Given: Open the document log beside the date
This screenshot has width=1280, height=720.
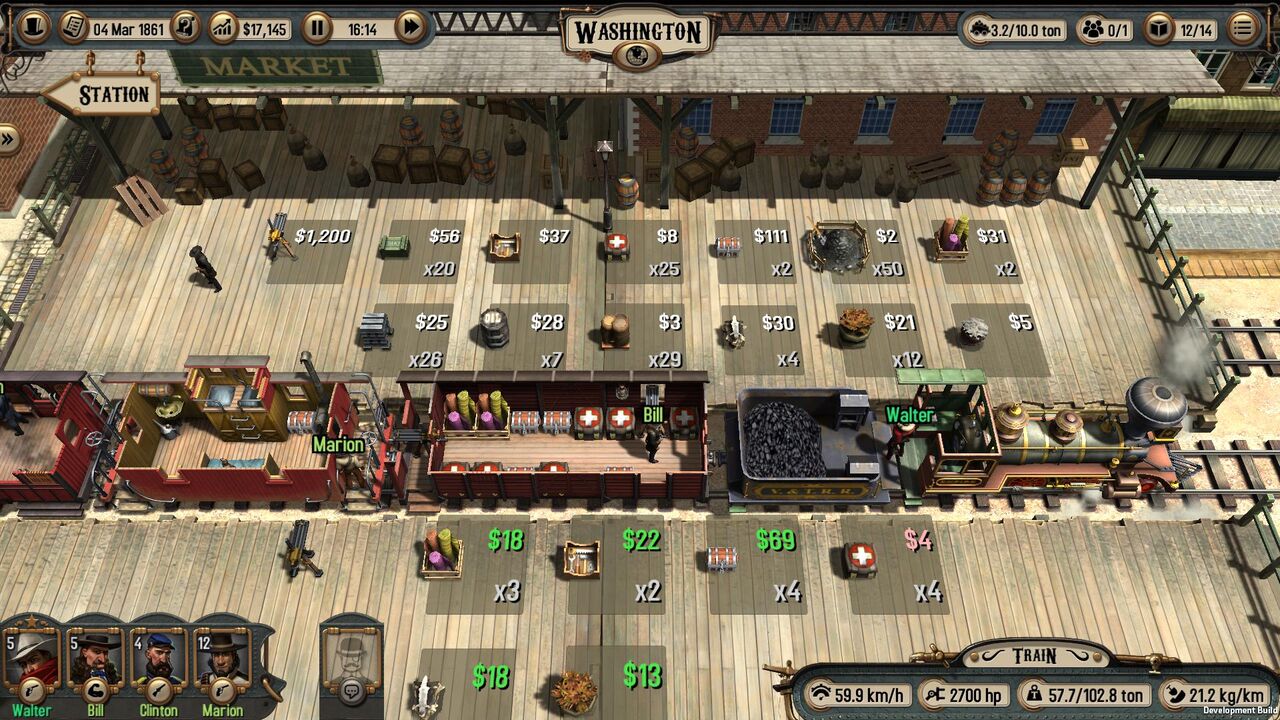Looking at the screenshot, I should click(73, 27).
